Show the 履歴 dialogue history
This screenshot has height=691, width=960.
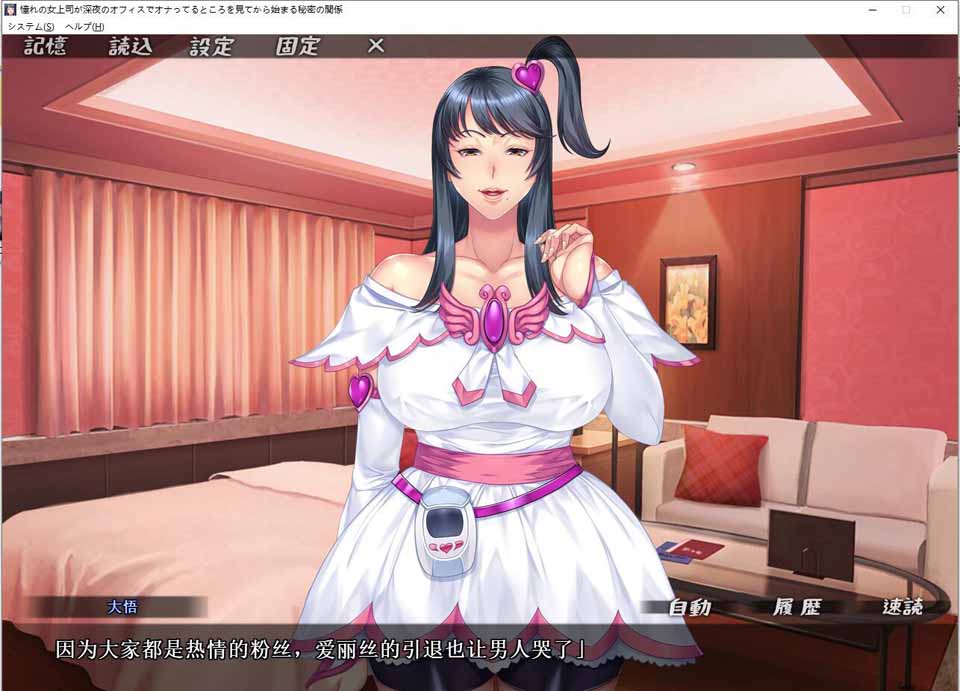click(x=796, y=607)
